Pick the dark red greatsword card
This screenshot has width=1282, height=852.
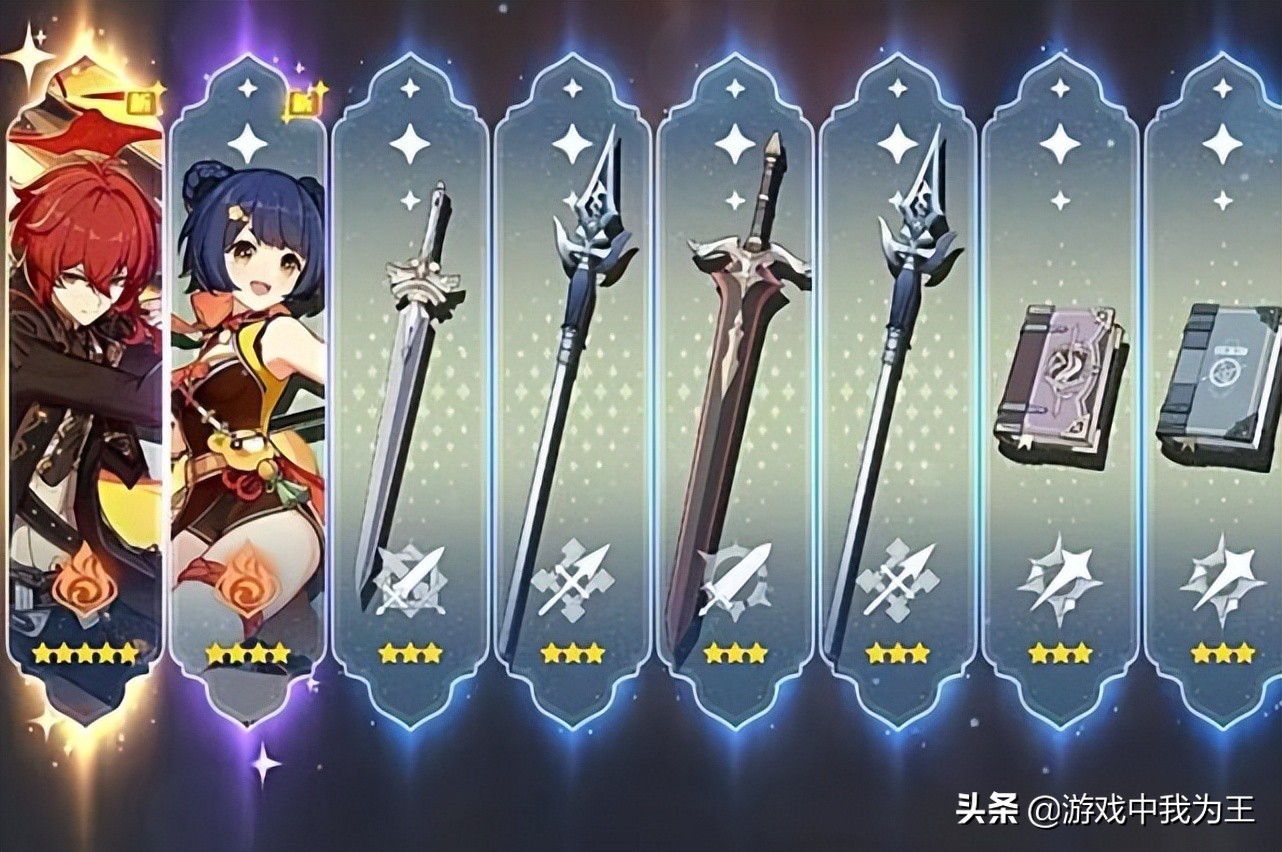tap(735, 390)
